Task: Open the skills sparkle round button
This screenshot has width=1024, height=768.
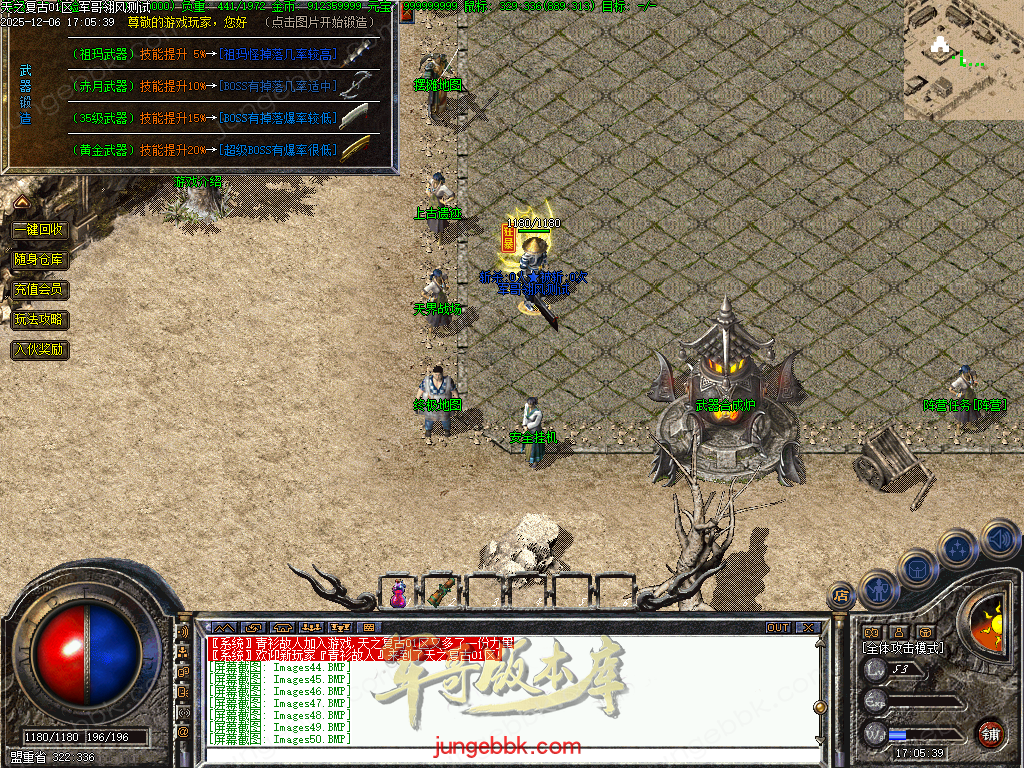Action: click(957, 549)
